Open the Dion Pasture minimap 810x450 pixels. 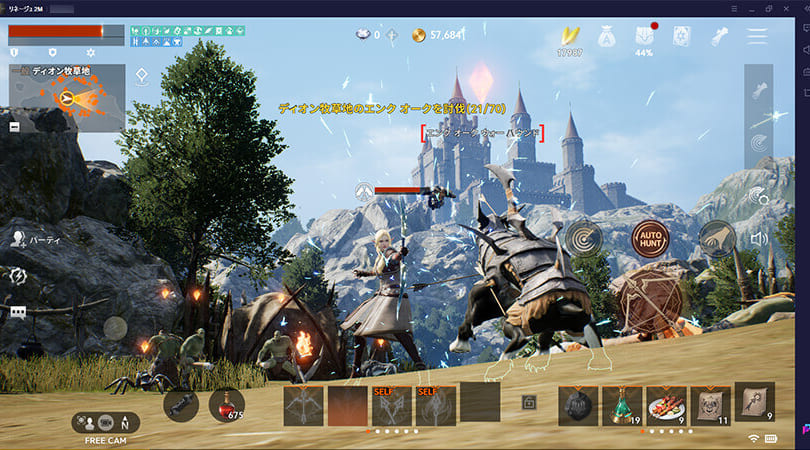click(66, 98)
